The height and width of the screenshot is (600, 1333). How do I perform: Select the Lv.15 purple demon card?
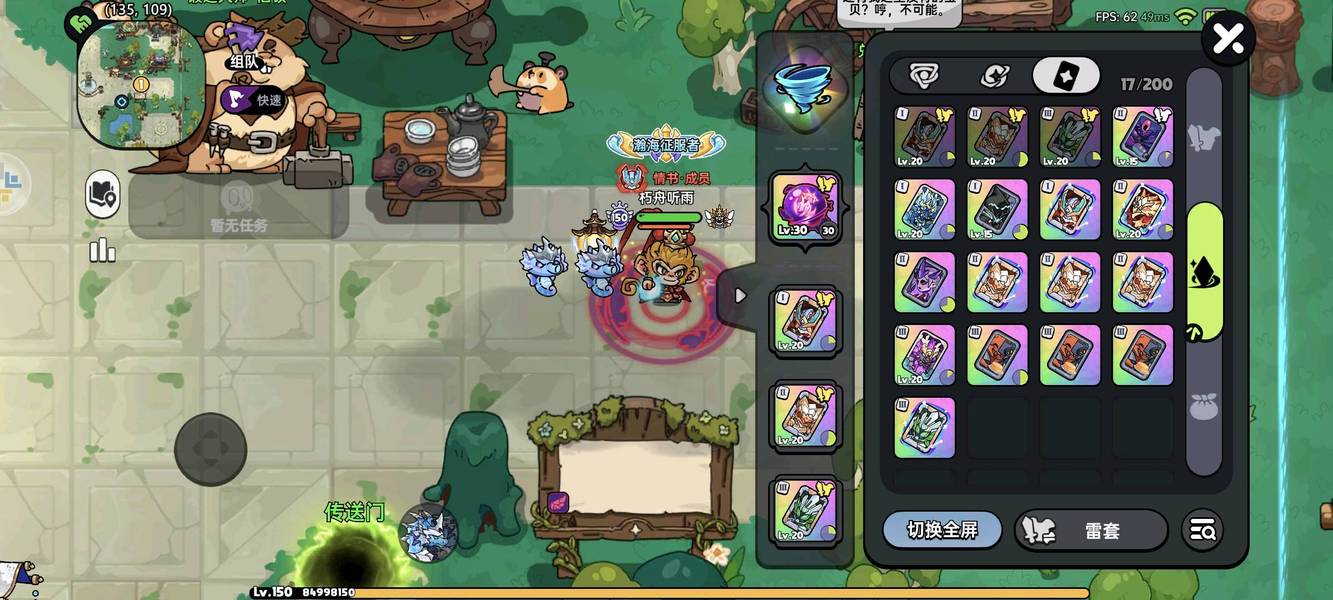click(1142, 137)
